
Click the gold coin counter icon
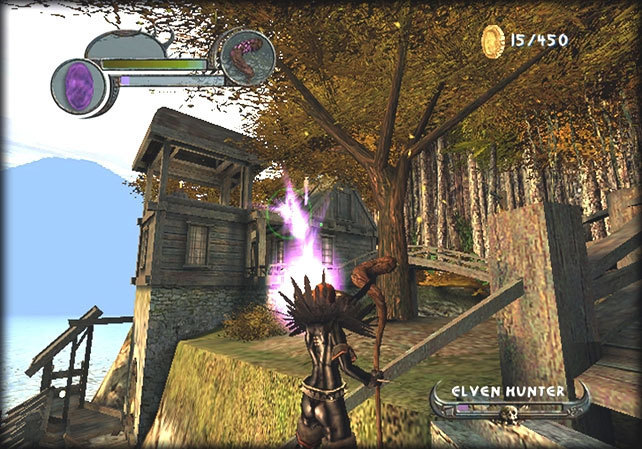pyautogui.click(x=493, y=41)
